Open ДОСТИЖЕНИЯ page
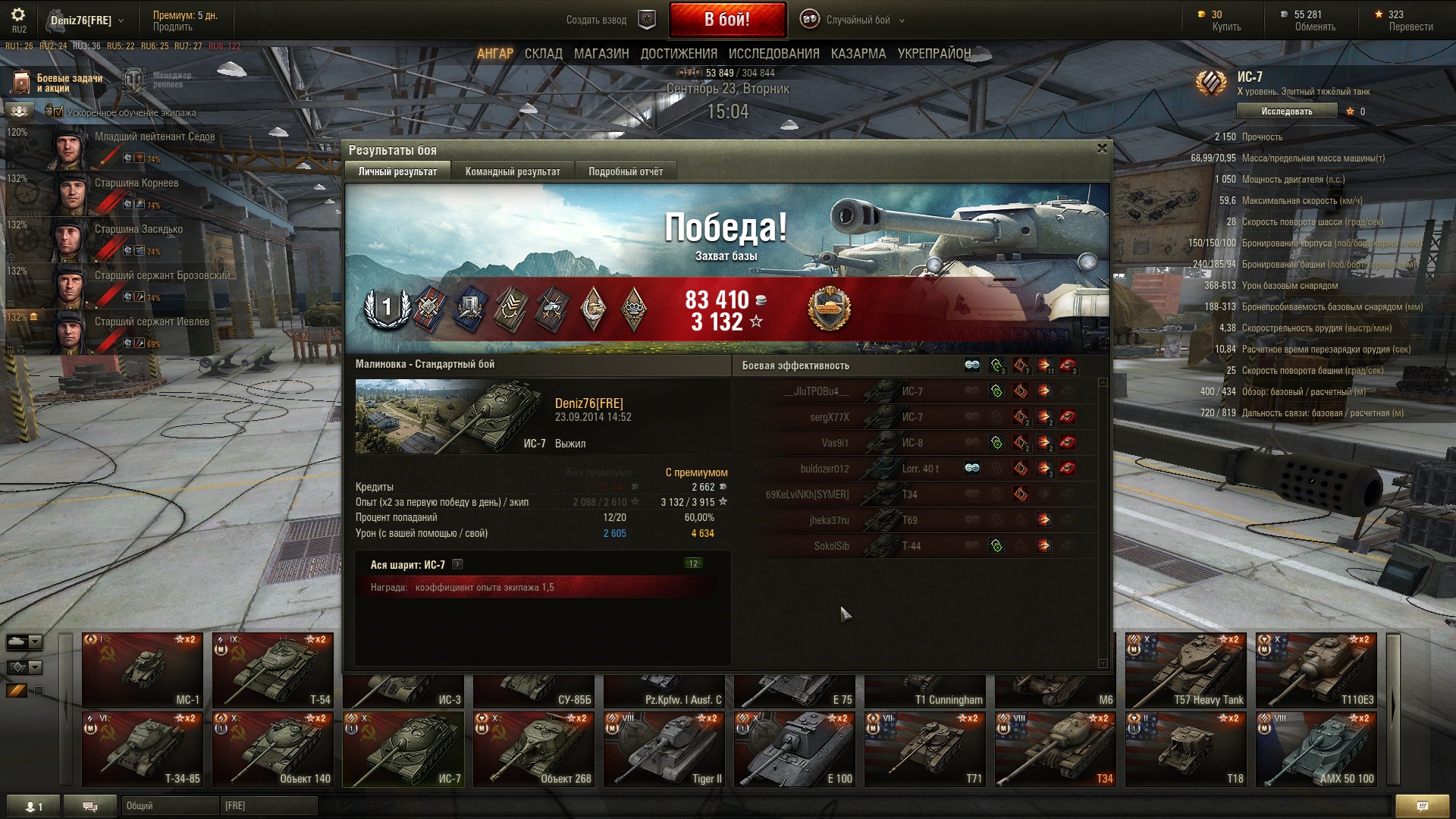The width and height of the screenshot is (1456, 819). [x=678, y=54]
